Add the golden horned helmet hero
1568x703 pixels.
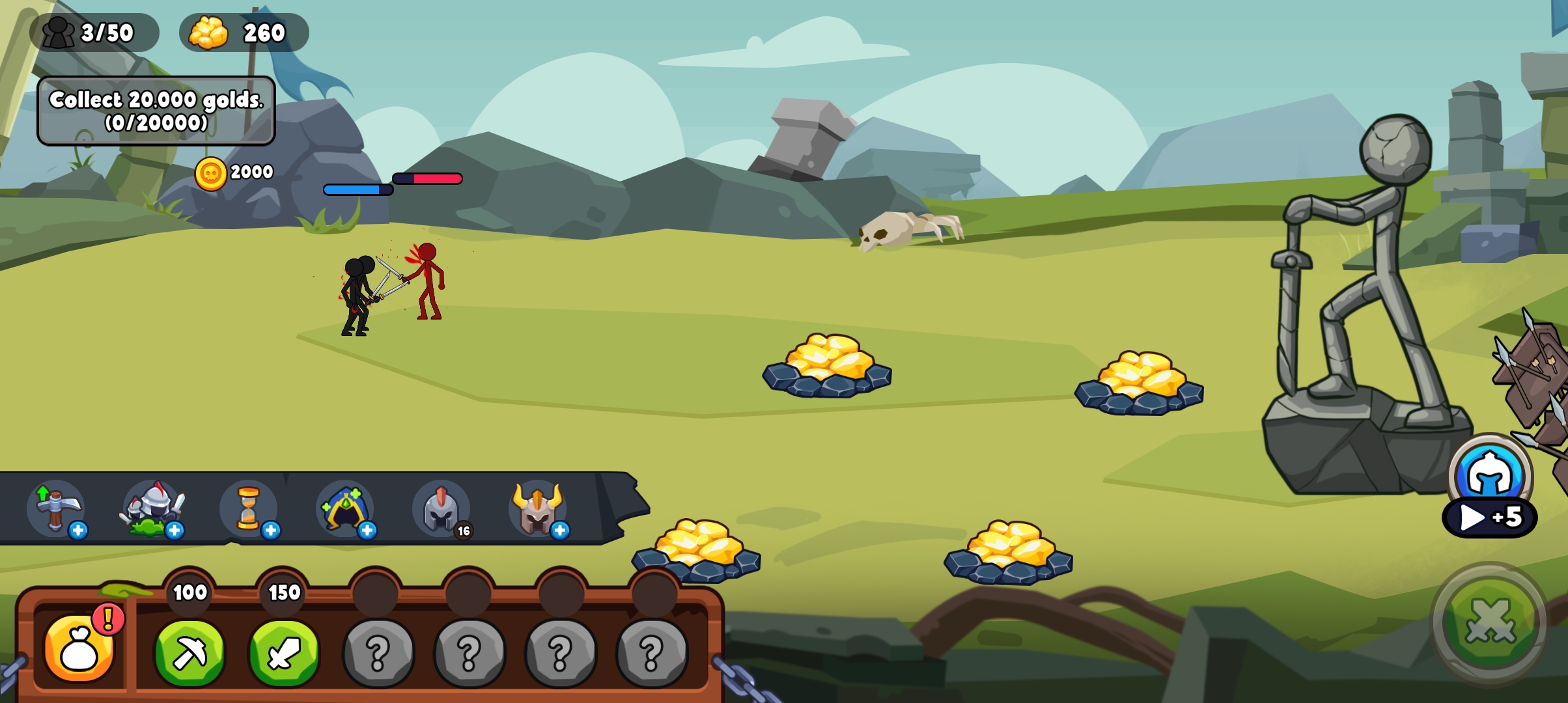click(x=538, y=509)
